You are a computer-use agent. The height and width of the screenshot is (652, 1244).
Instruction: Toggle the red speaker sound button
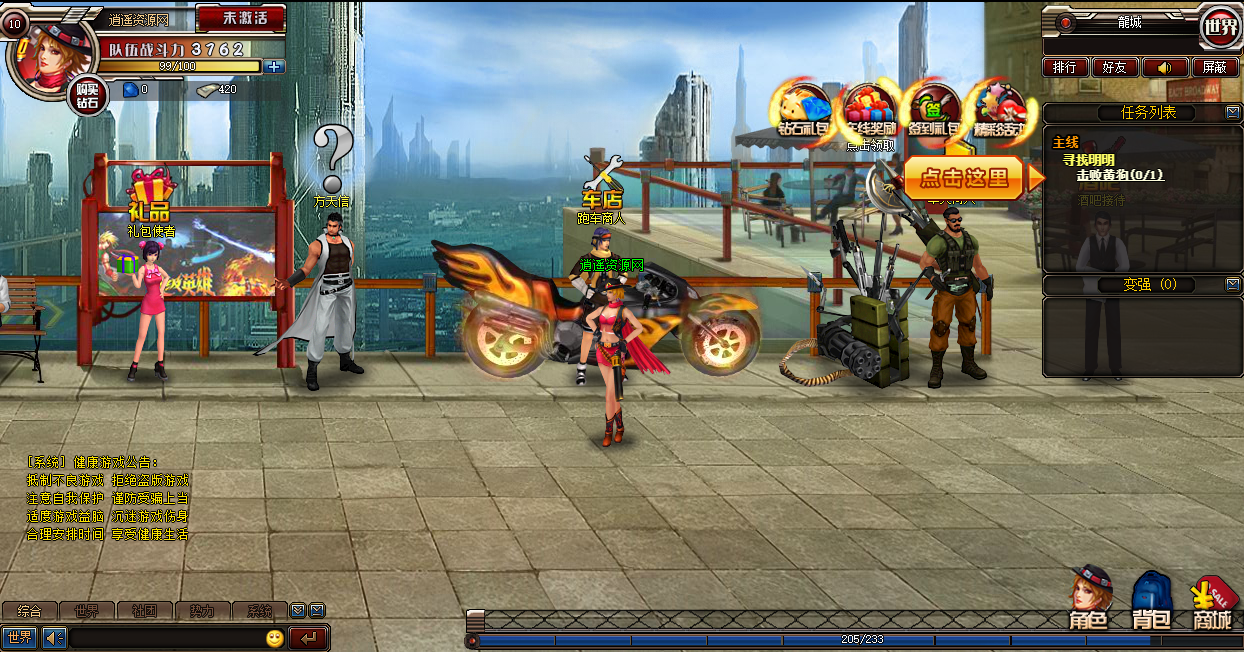coord(1164,67)
